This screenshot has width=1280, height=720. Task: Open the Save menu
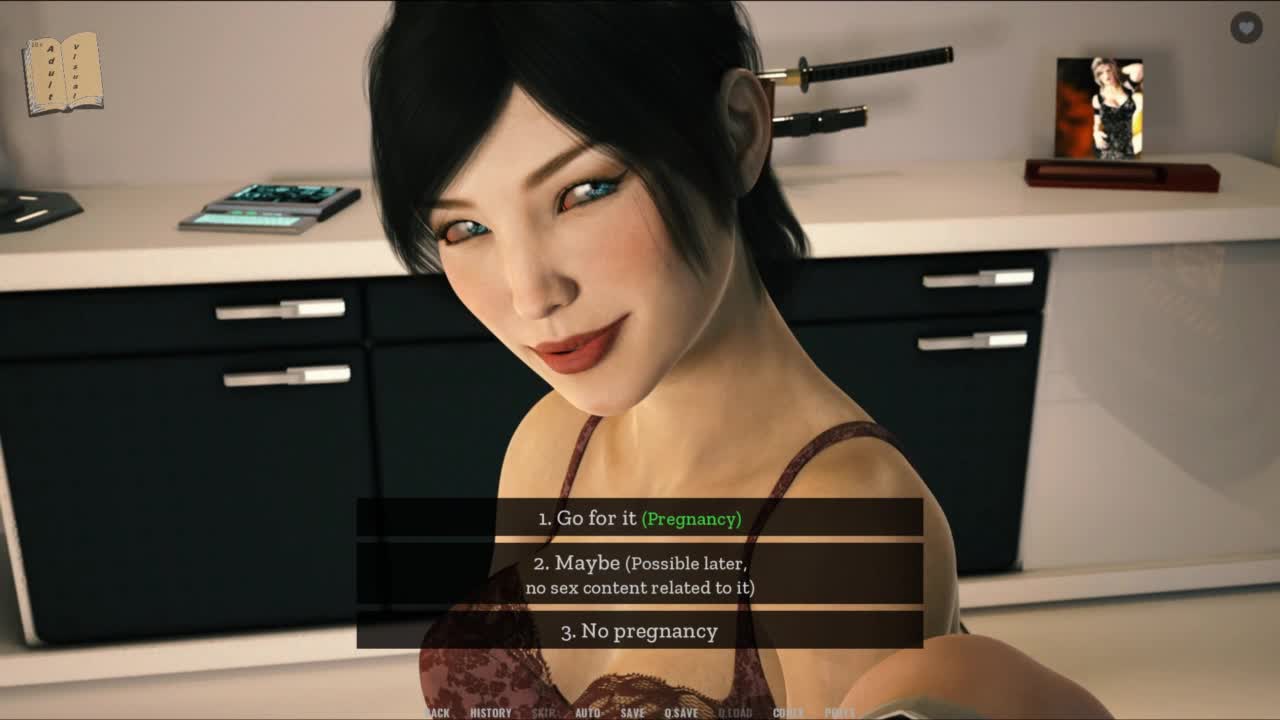[632, 713]
